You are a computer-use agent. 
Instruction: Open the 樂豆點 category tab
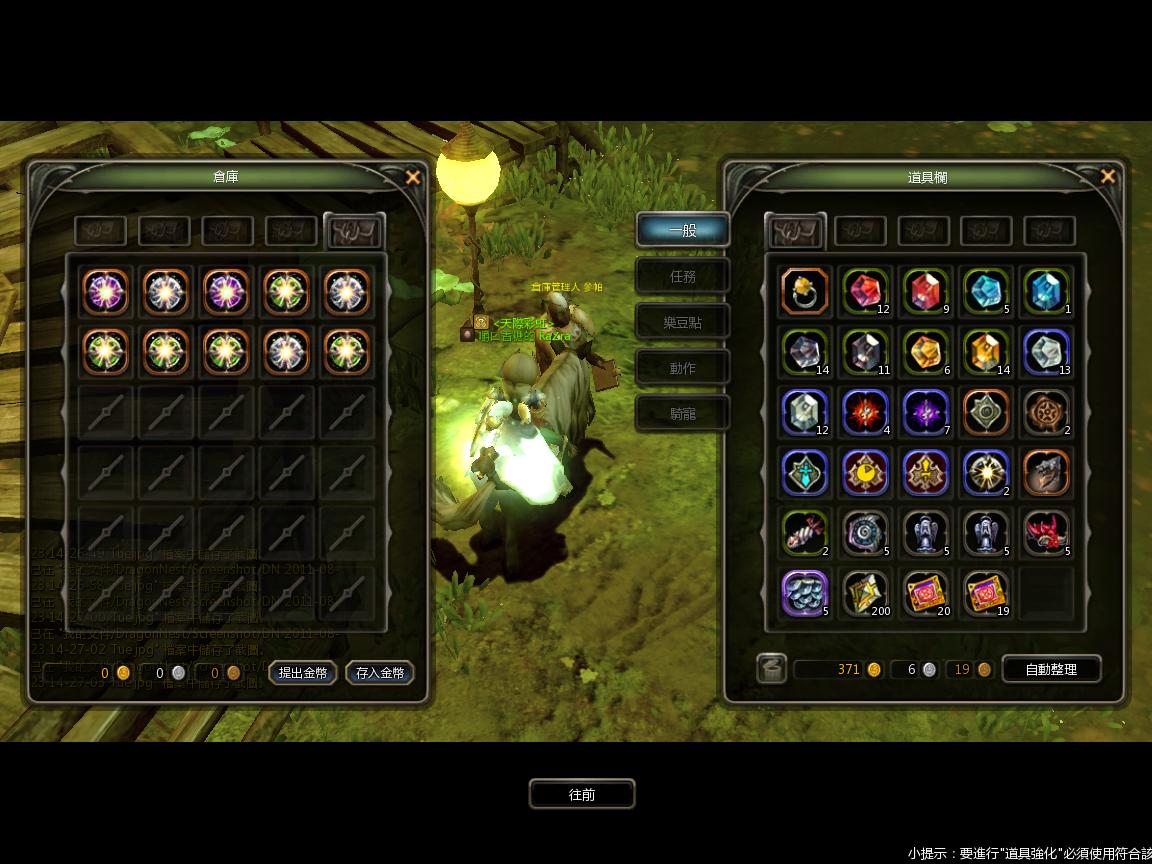click(x=682, y=323)
